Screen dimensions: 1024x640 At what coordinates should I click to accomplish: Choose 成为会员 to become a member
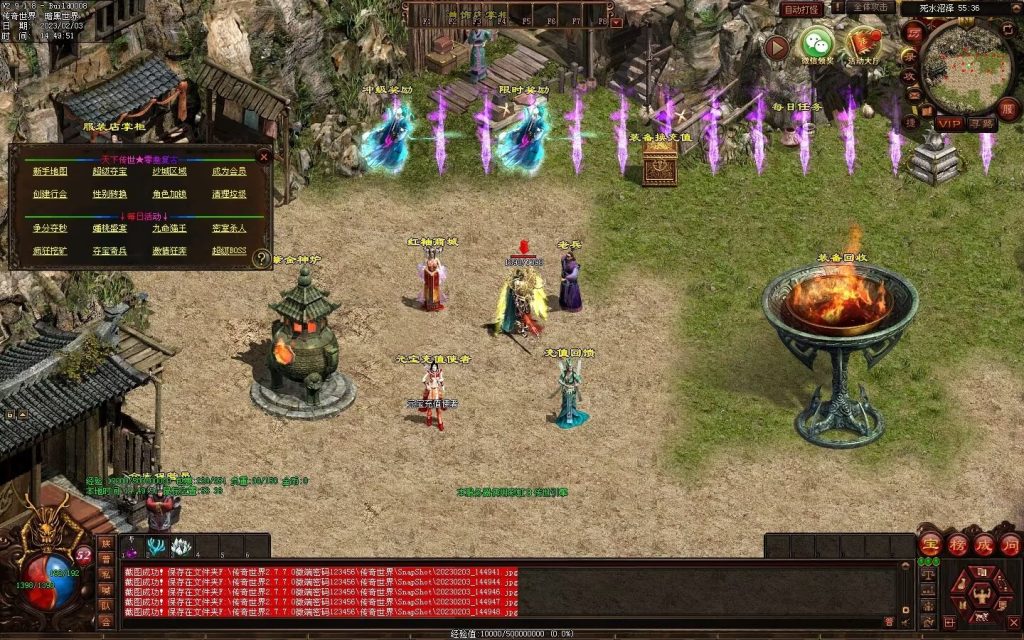(228, 171)
